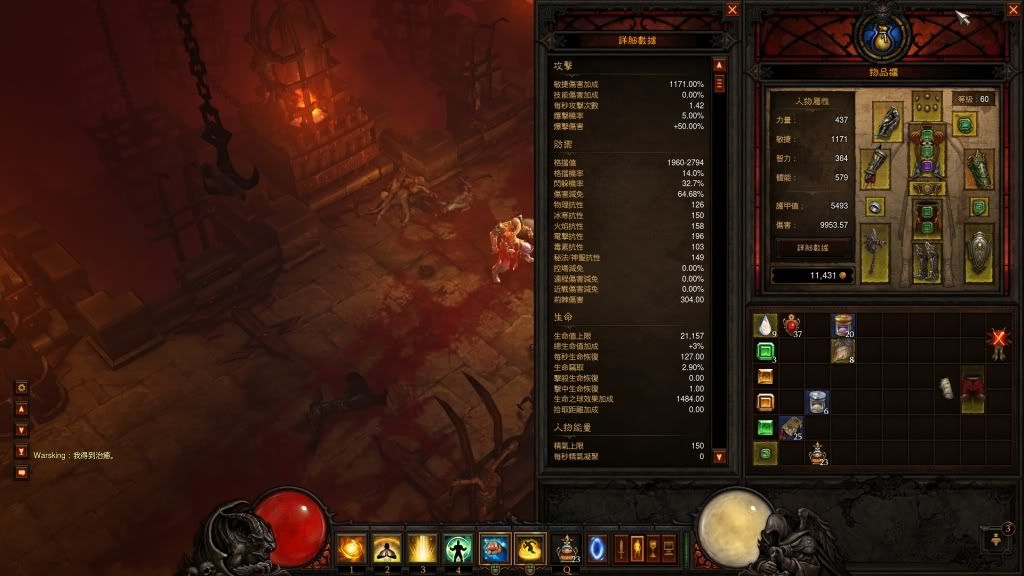Activate the fireball skill in slot 1
This screenshot has height=576, width=1024.
click(351, 548)
